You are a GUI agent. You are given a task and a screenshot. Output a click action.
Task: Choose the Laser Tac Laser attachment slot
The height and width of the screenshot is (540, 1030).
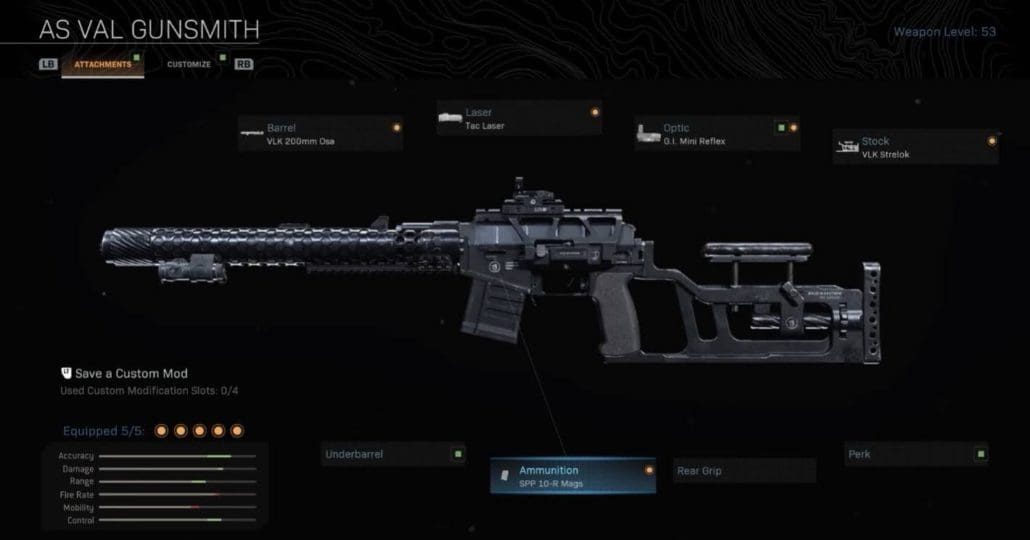519,119
